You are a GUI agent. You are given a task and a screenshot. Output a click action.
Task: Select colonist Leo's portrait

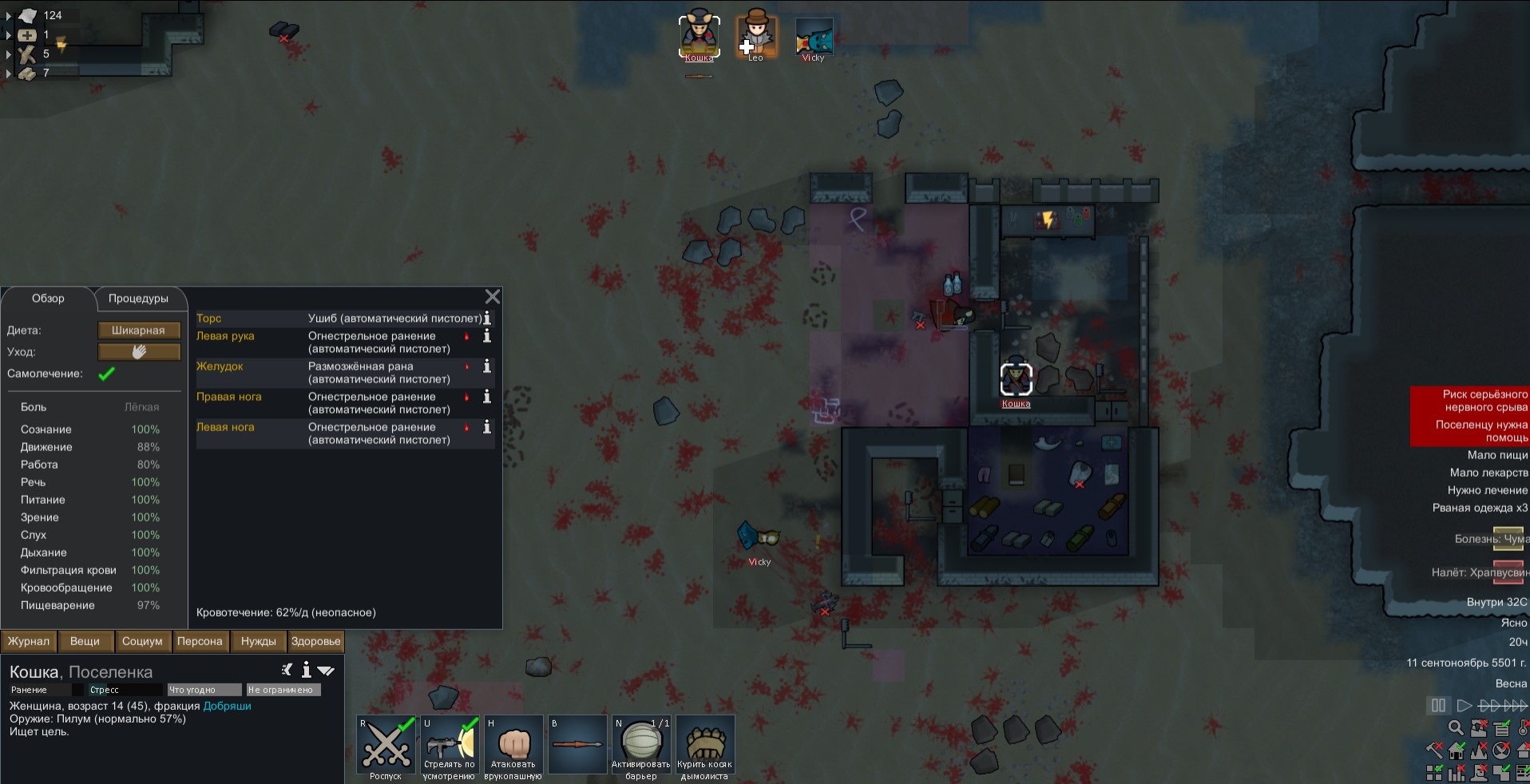click(x=755, y=36)
